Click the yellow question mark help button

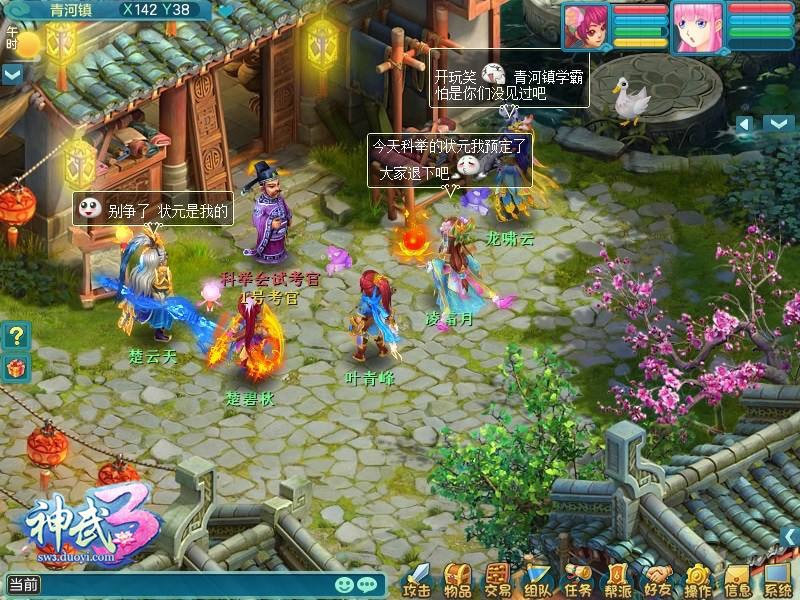(14, 336)
